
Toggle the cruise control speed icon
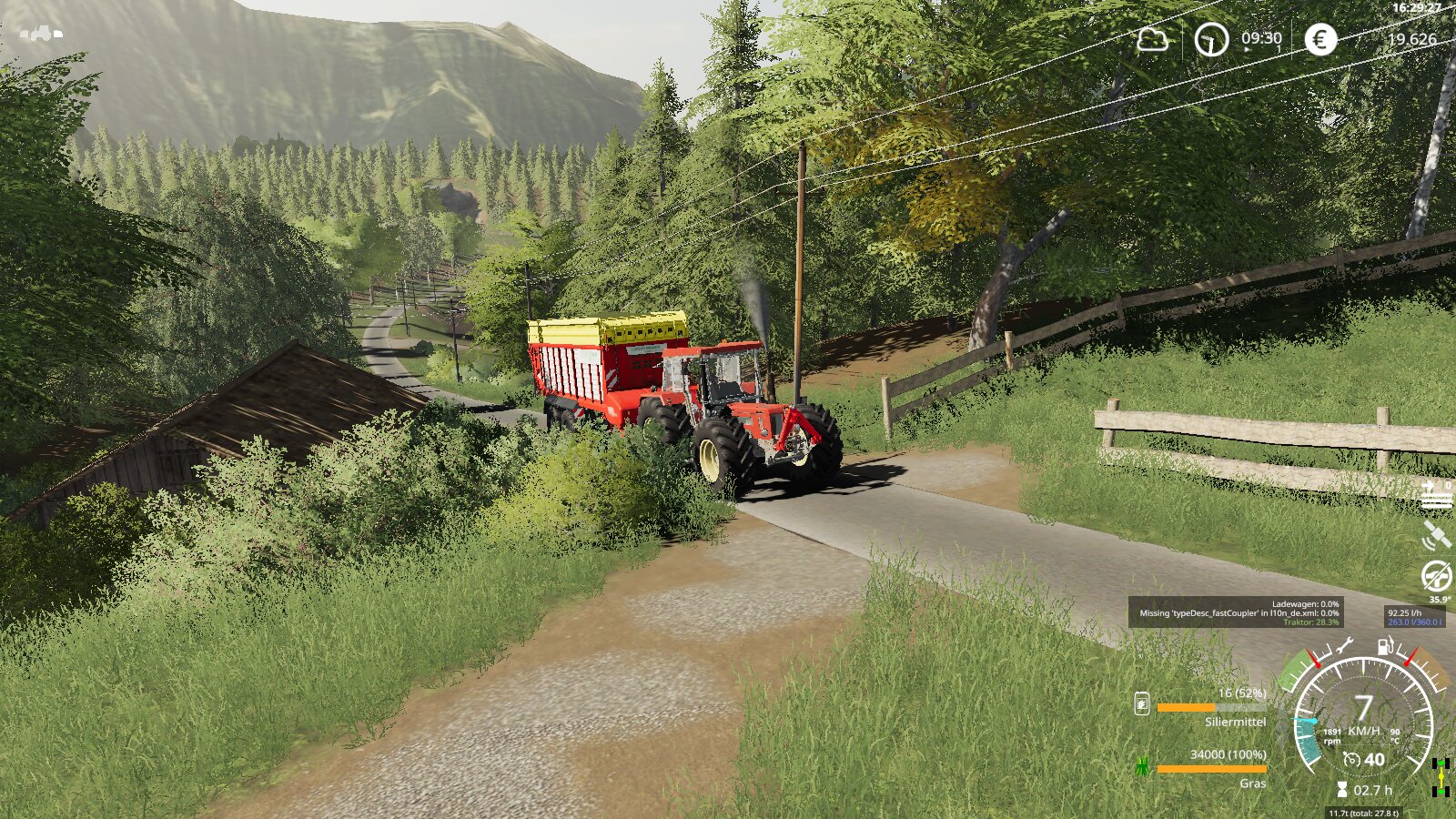click(1352, 760)
